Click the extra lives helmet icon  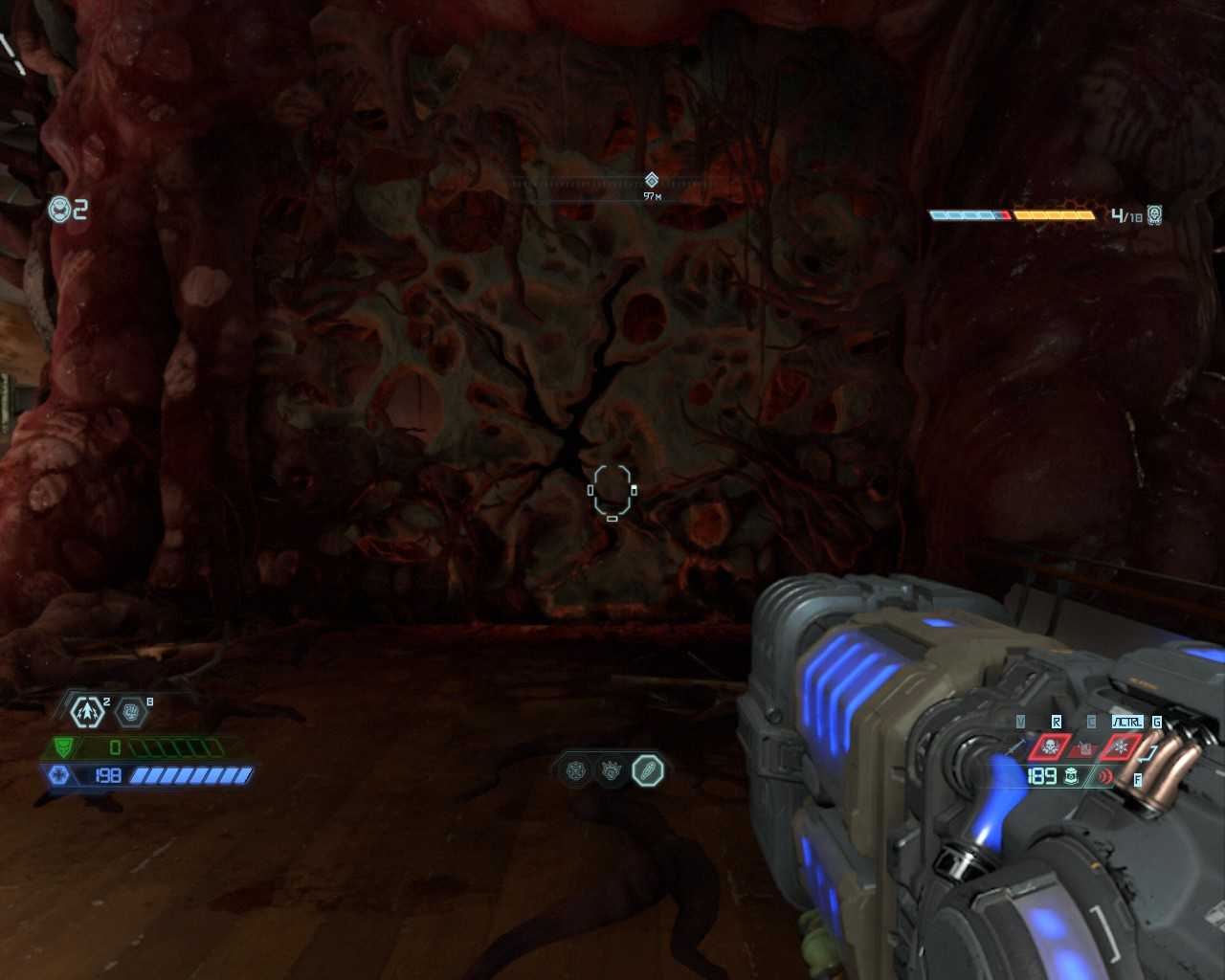(x=60, y=209)
